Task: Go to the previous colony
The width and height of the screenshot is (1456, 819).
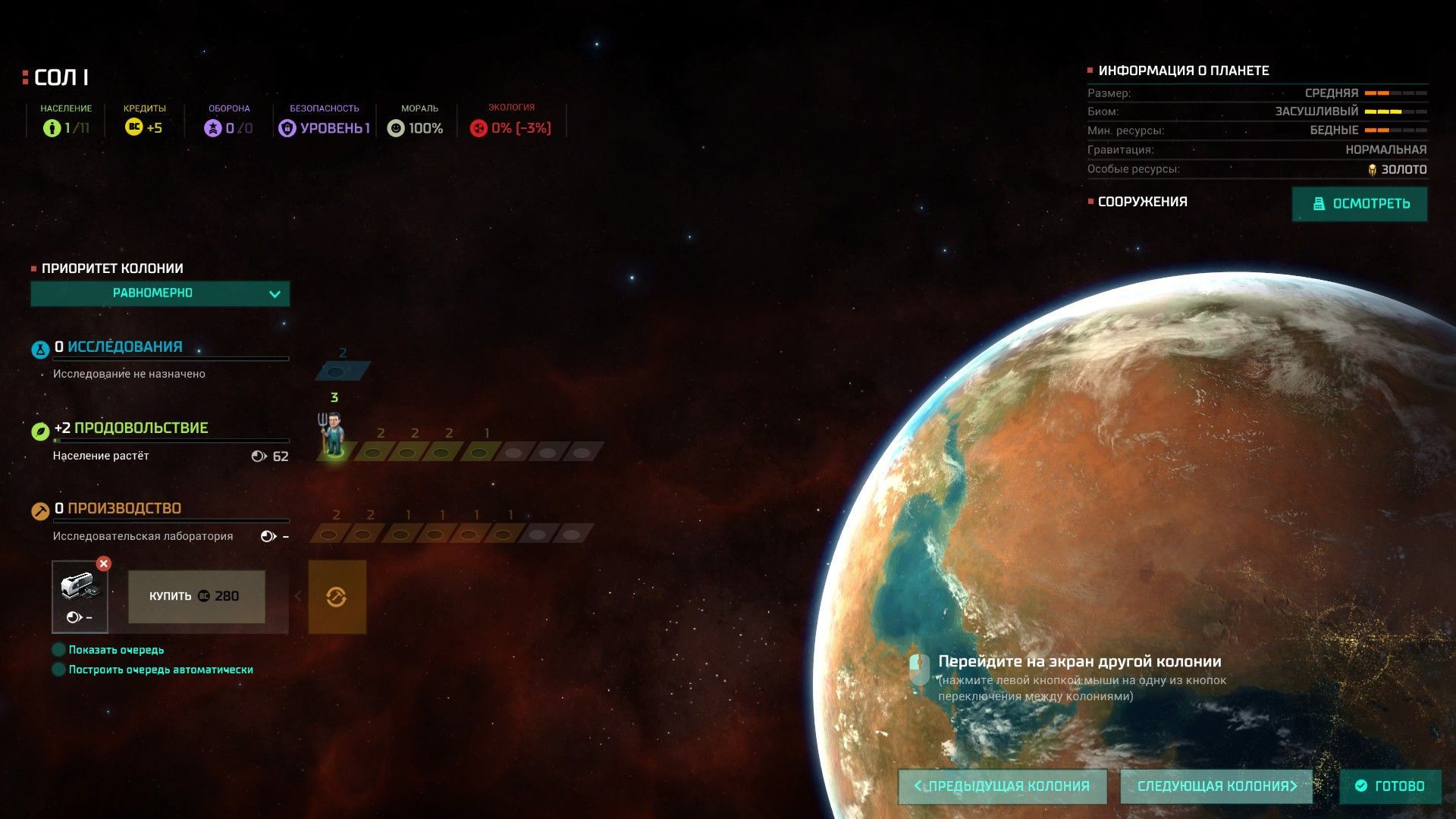Action: 1002,786
